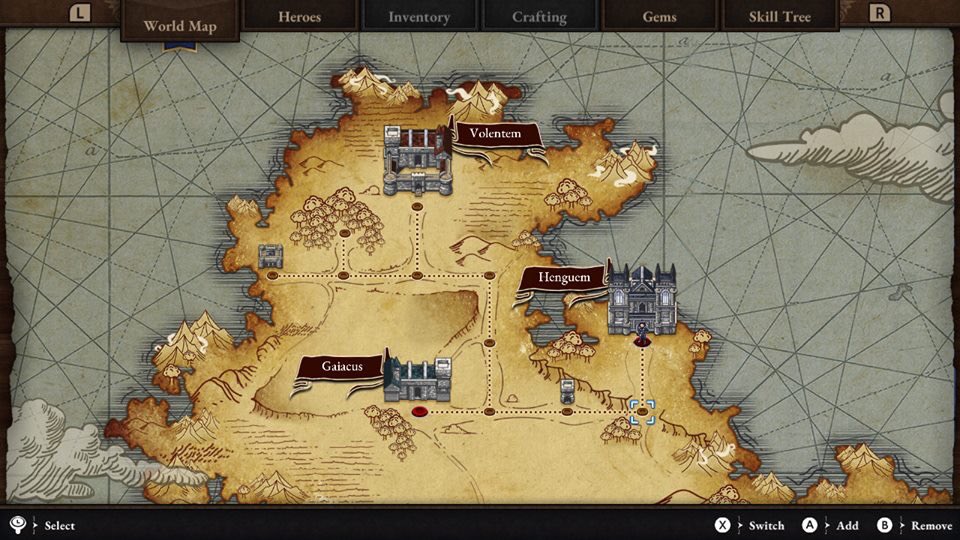Select the Volentem castle on the map
960x540 pixels.
tap(418, 160)
